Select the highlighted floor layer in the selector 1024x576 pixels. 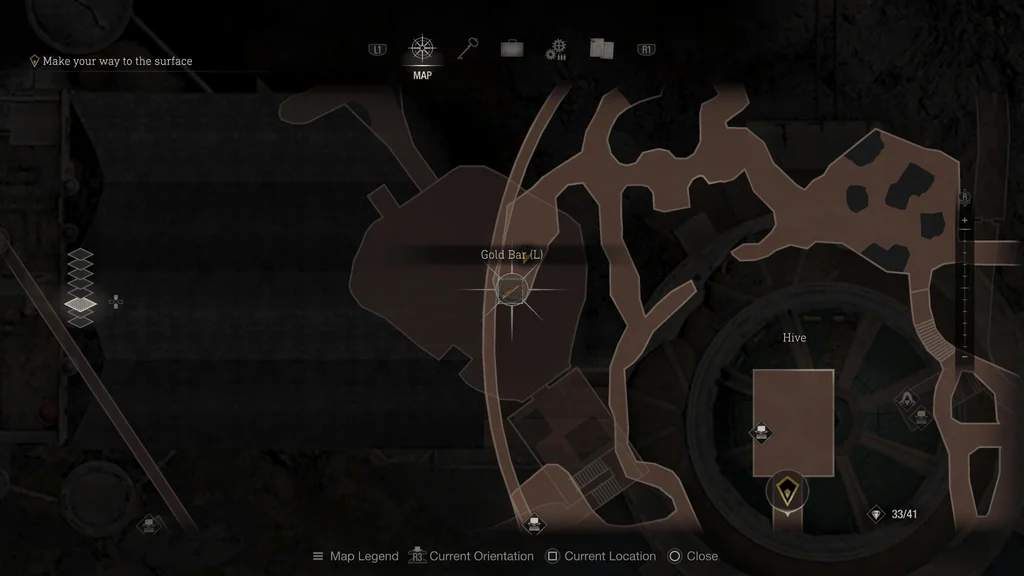[x=80, y=303]
